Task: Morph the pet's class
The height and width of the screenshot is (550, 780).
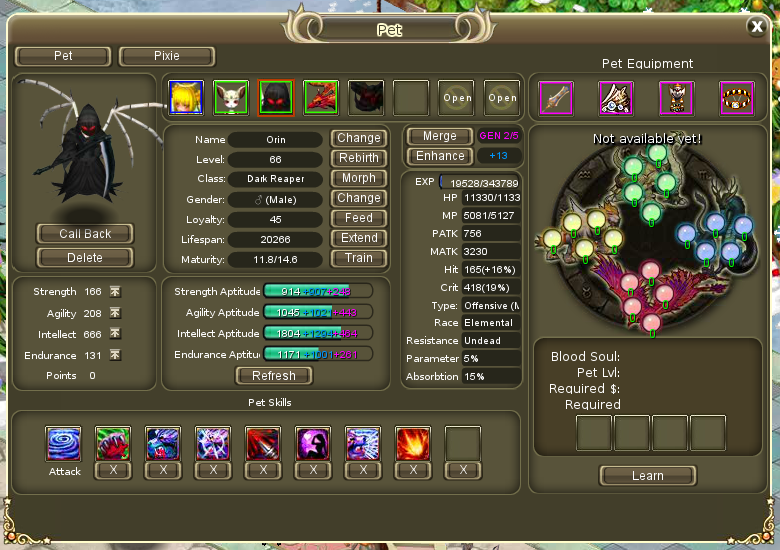Action: point(358,178)
